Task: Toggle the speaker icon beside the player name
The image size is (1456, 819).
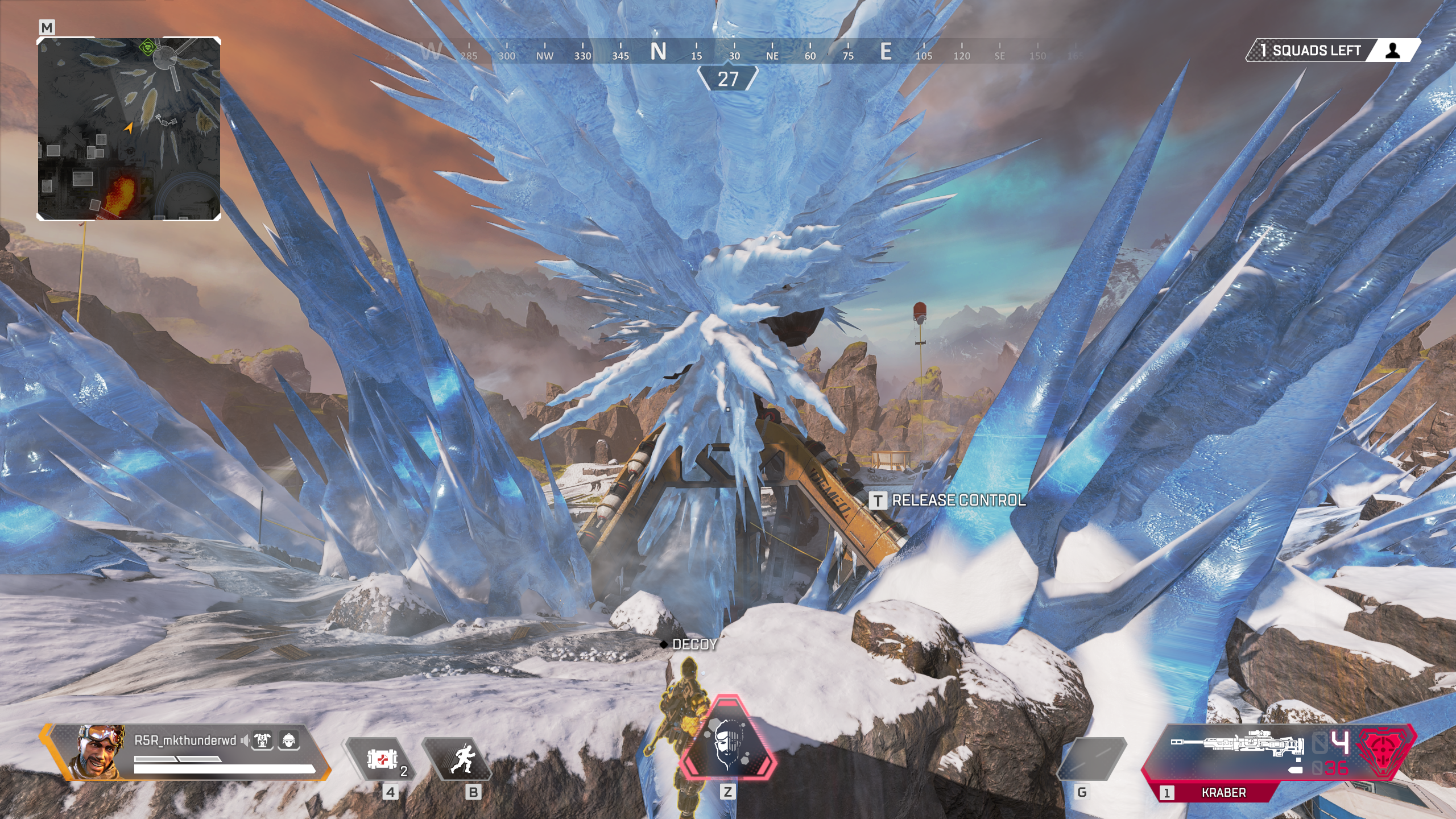Action: (245, 741)
